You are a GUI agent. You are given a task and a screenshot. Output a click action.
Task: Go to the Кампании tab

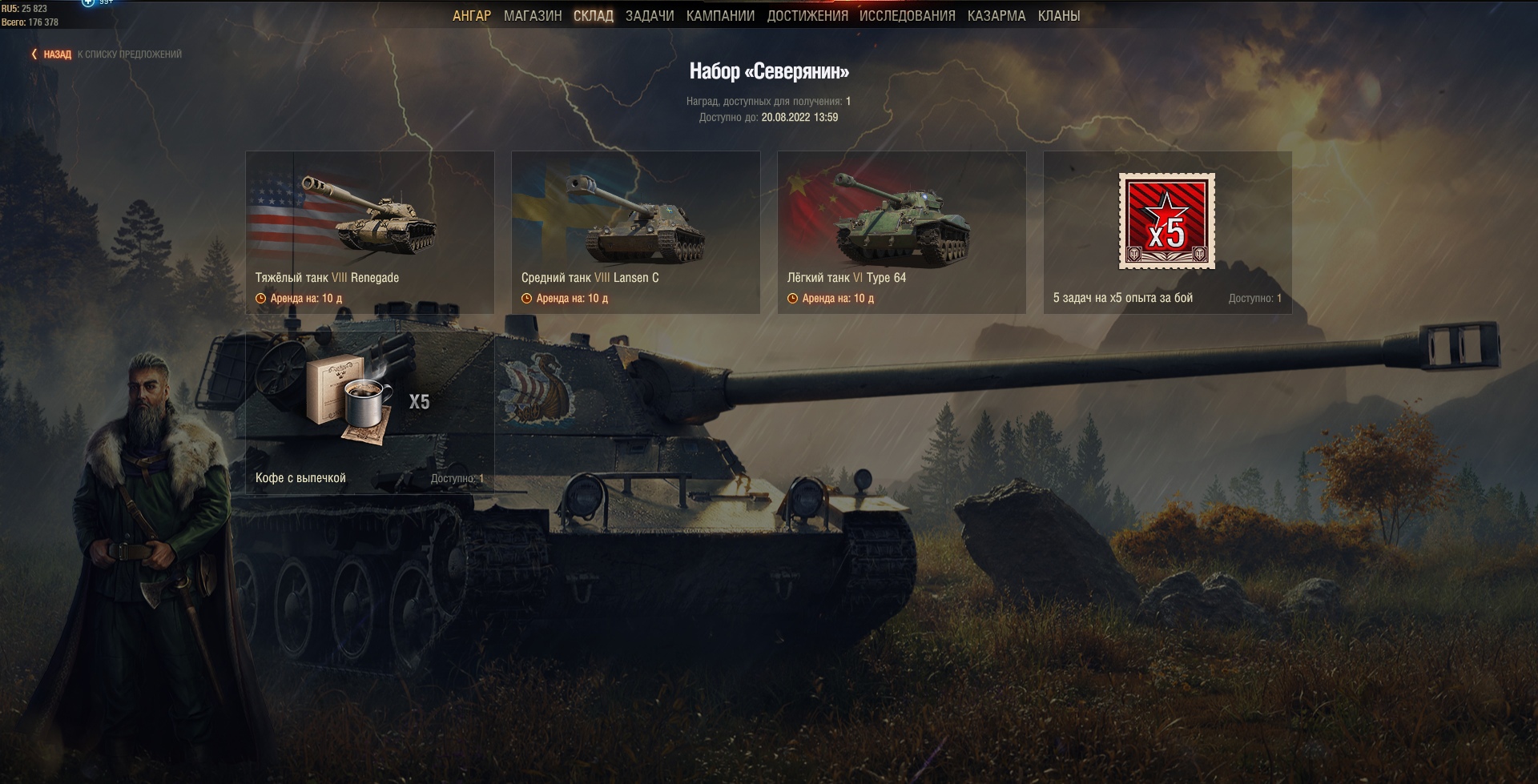(x=720, y=16)
